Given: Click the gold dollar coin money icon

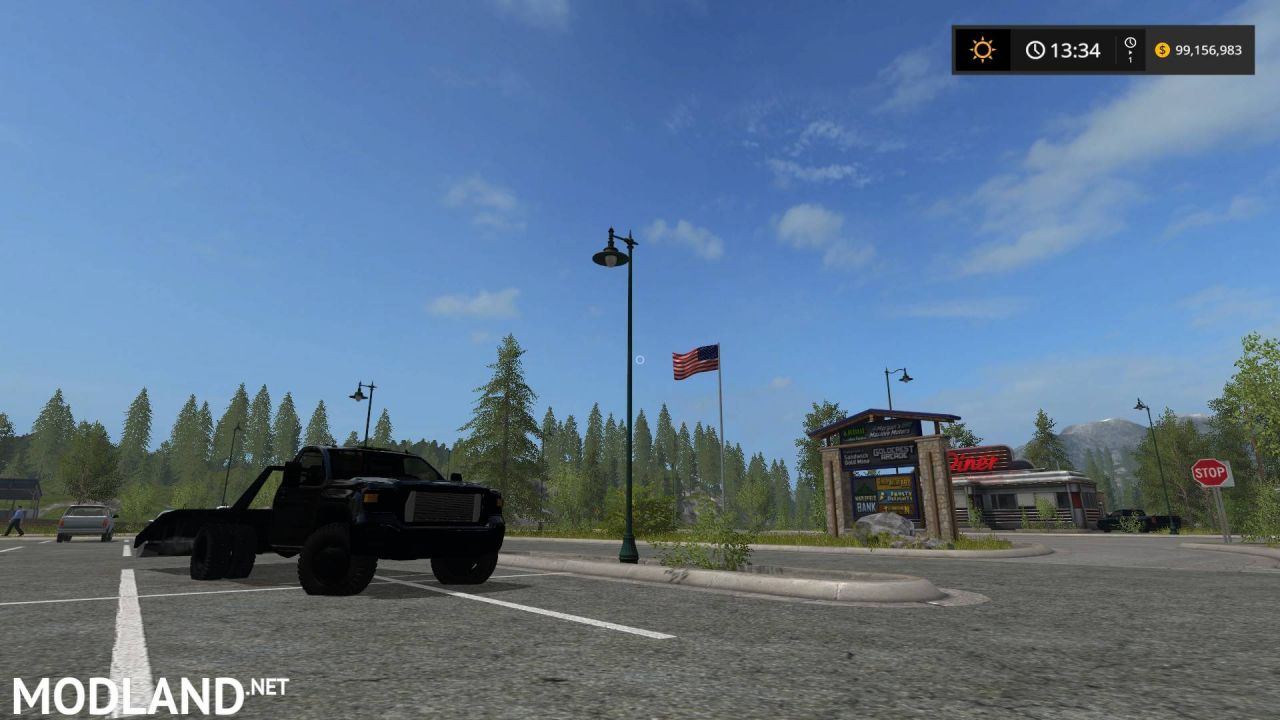Looking at the screenshot, I should 1161,48.
